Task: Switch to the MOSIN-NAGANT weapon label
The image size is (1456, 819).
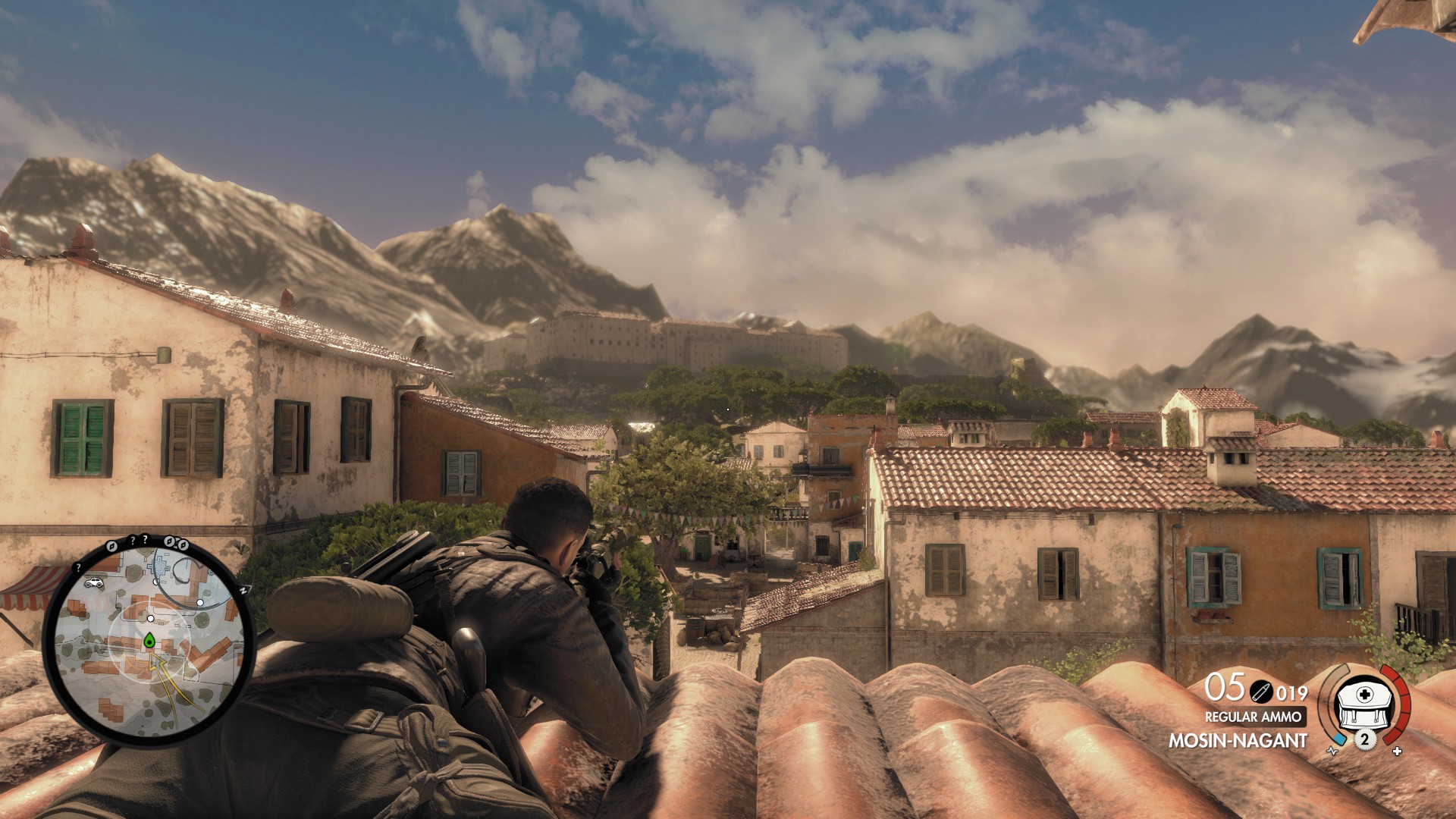Action: [x=1238, y=739]
